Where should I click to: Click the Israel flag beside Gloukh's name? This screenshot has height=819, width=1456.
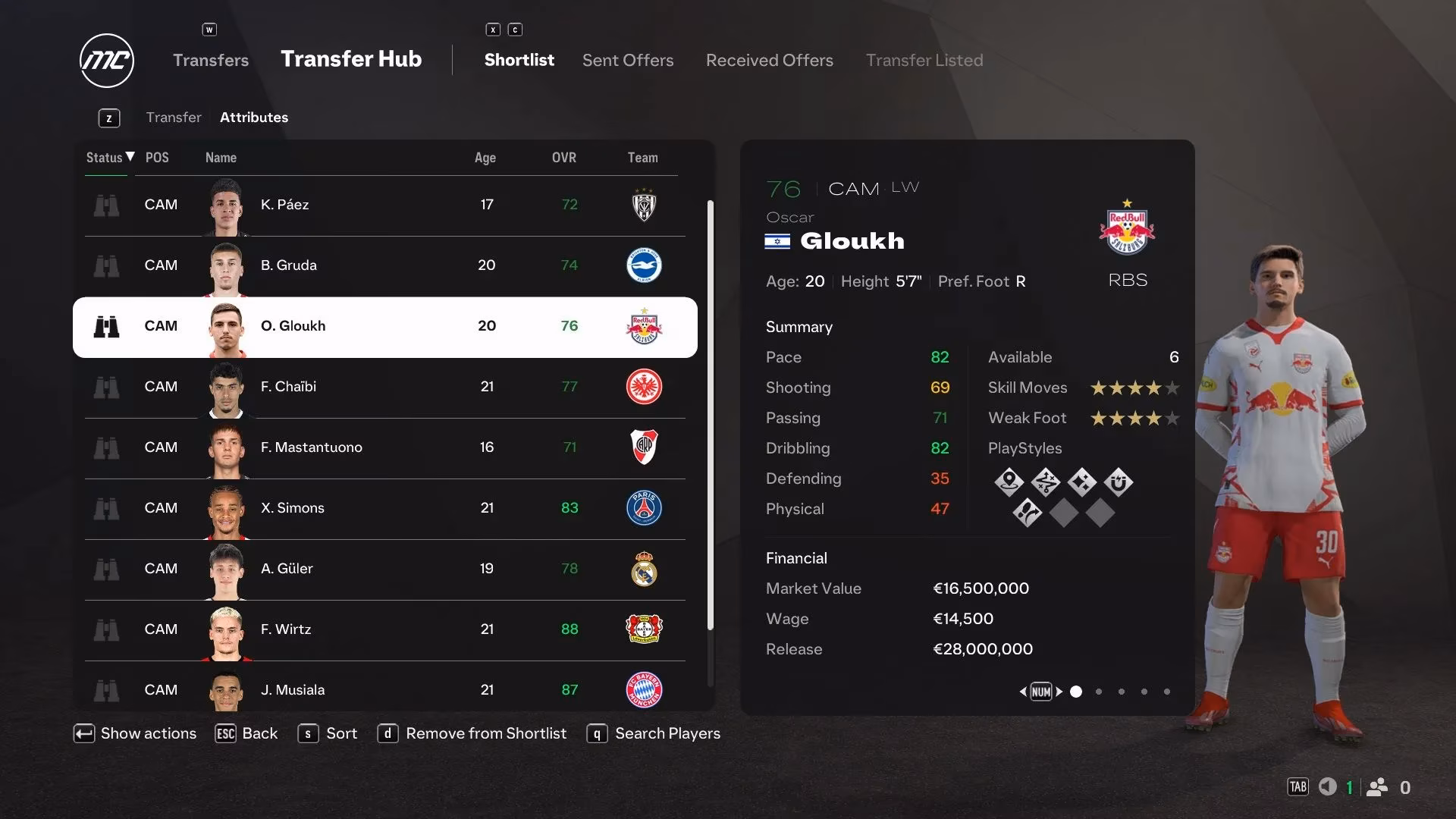coord(778,243)
